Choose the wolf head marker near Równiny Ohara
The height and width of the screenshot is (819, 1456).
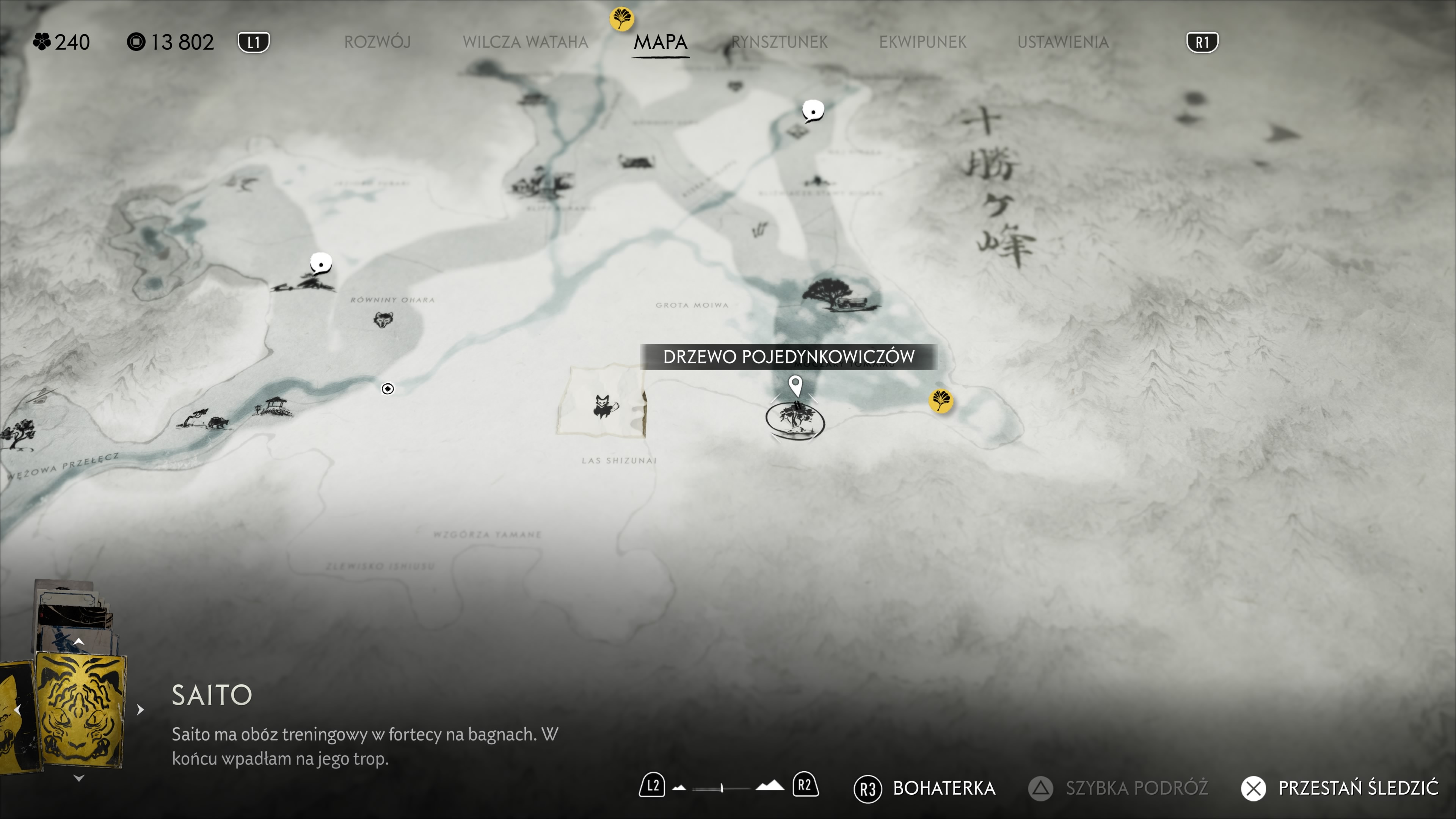click(x=383, y=320)
